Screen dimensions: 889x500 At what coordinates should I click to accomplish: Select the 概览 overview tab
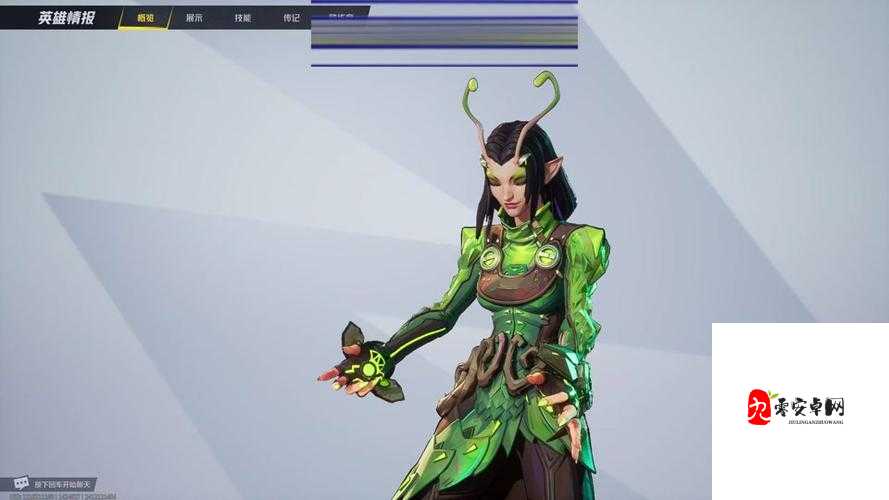(145, 18)
